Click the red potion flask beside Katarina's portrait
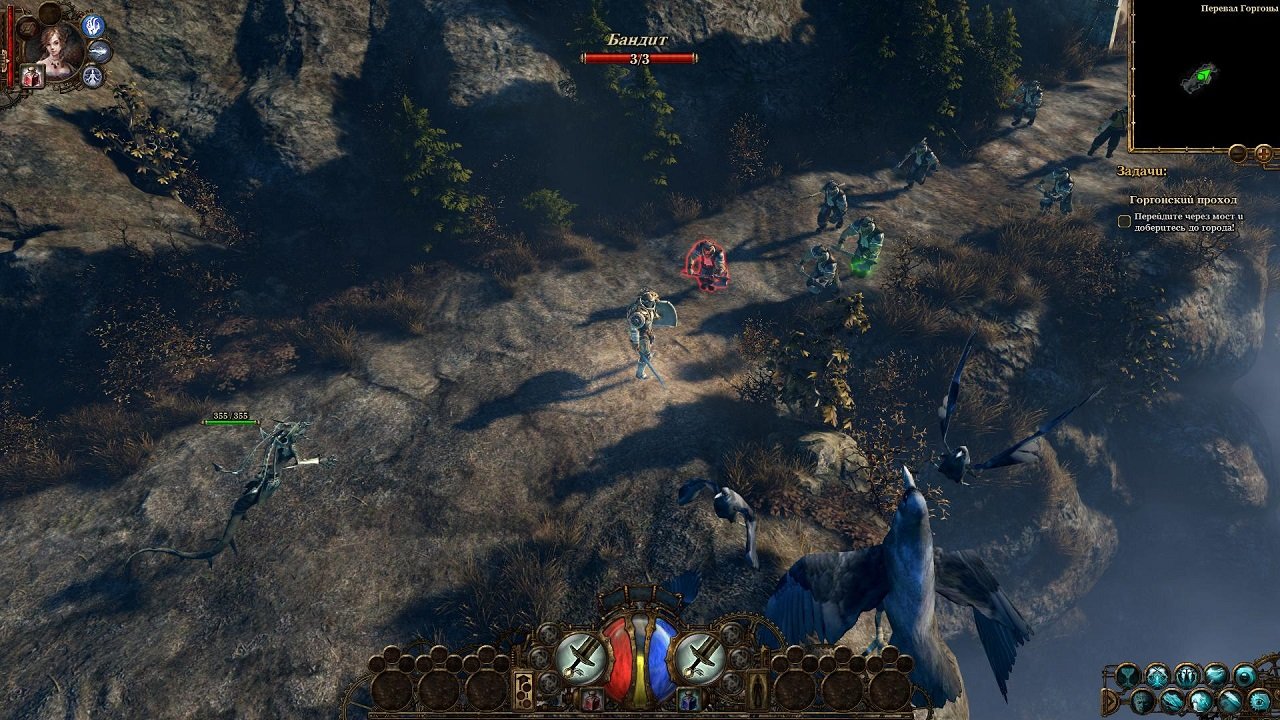Screen dimensions: 1280x720 [x=32, y=75]
